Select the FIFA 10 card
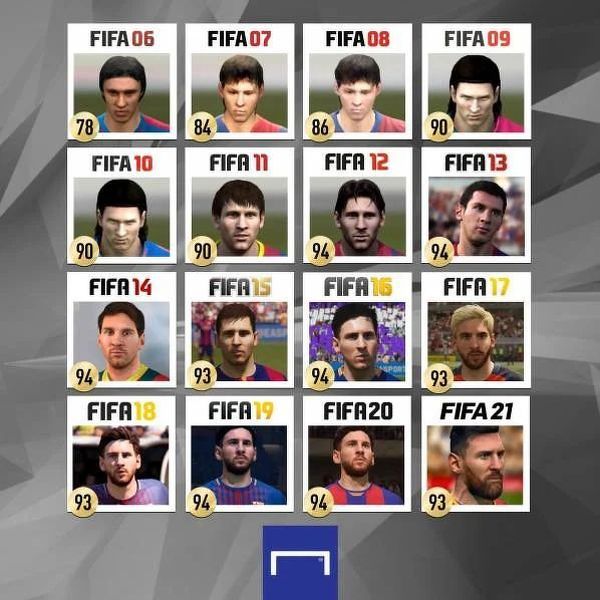 point(122,206)
